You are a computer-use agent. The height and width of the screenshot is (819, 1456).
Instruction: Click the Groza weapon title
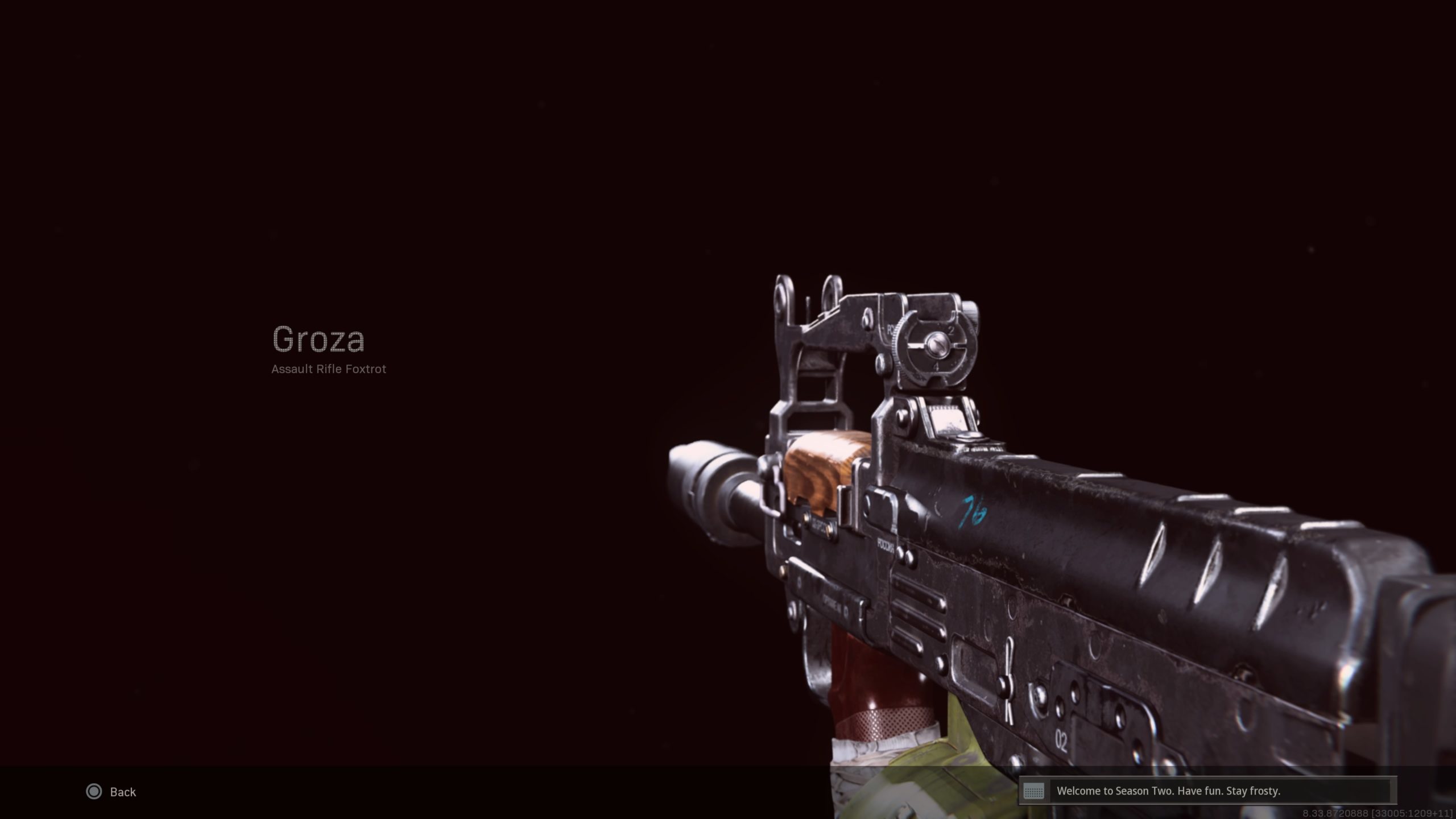318,338
